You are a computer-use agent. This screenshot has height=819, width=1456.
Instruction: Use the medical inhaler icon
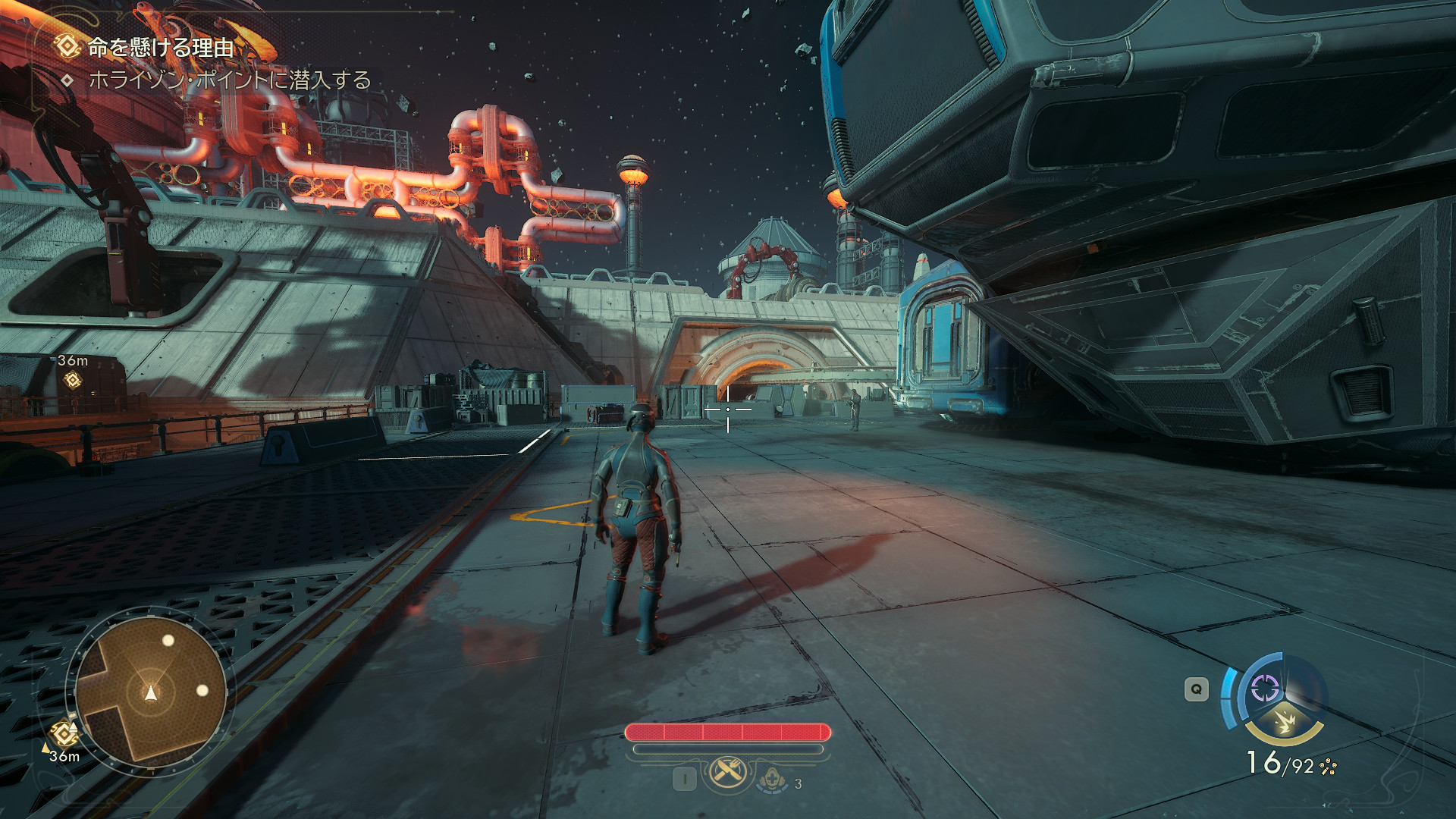pos(772,779)
